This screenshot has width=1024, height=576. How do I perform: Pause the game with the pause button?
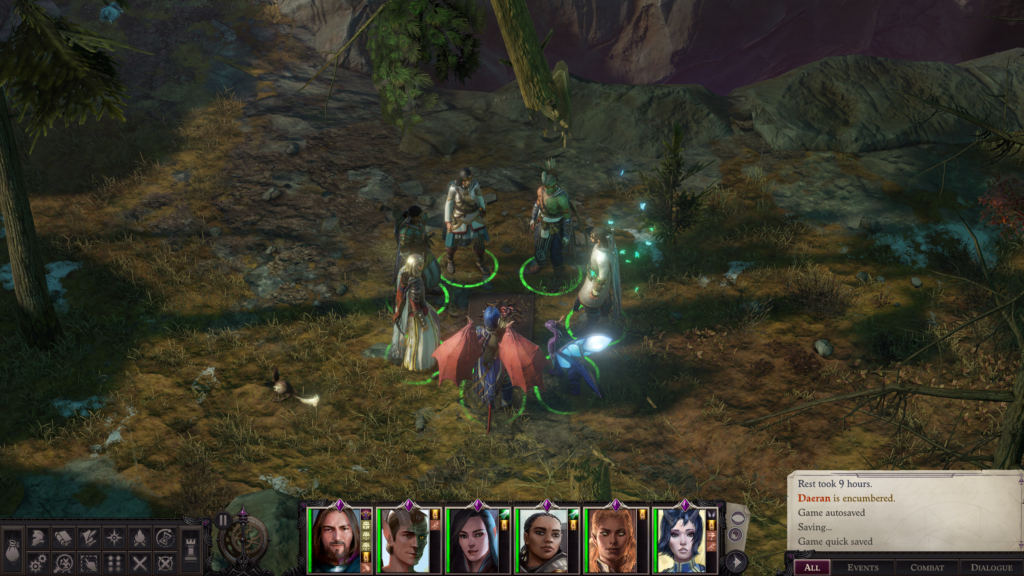(222, 521)
